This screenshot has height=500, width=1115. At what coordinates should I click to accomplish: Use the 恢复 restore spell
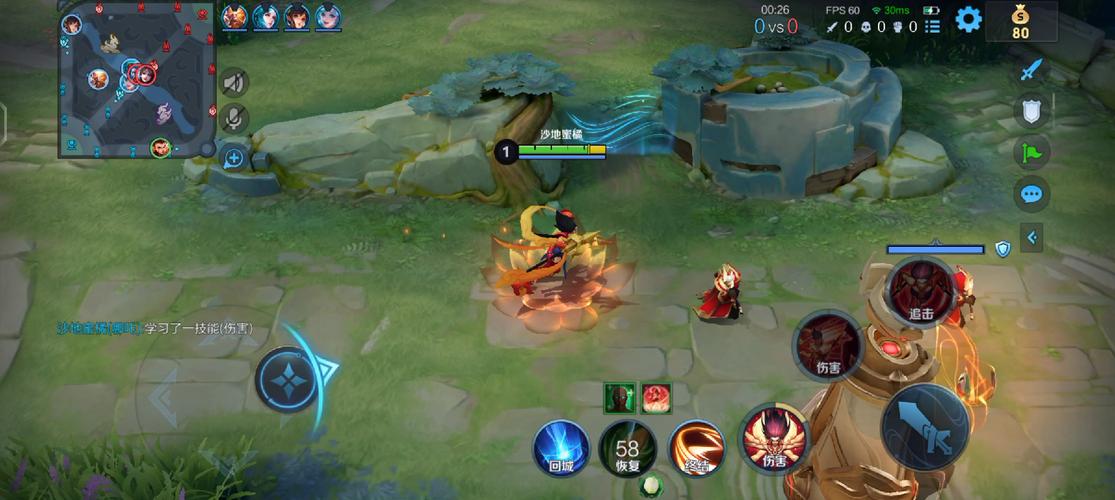tap(627, 449)
